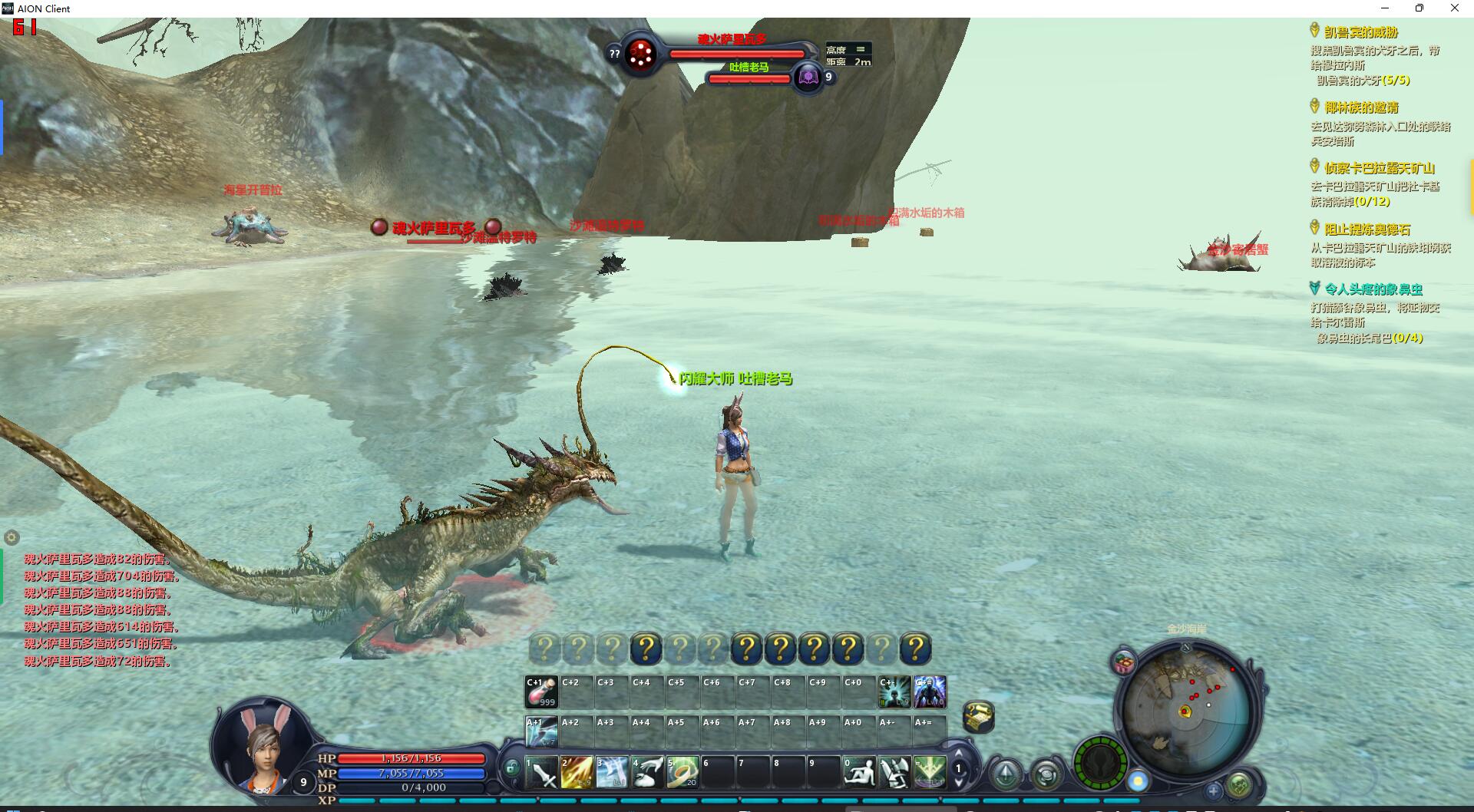Cast the golden slash skill in slot 2
Viewport: 1474px width, 812px height.
pyautogui.click(x=577, y=773)
